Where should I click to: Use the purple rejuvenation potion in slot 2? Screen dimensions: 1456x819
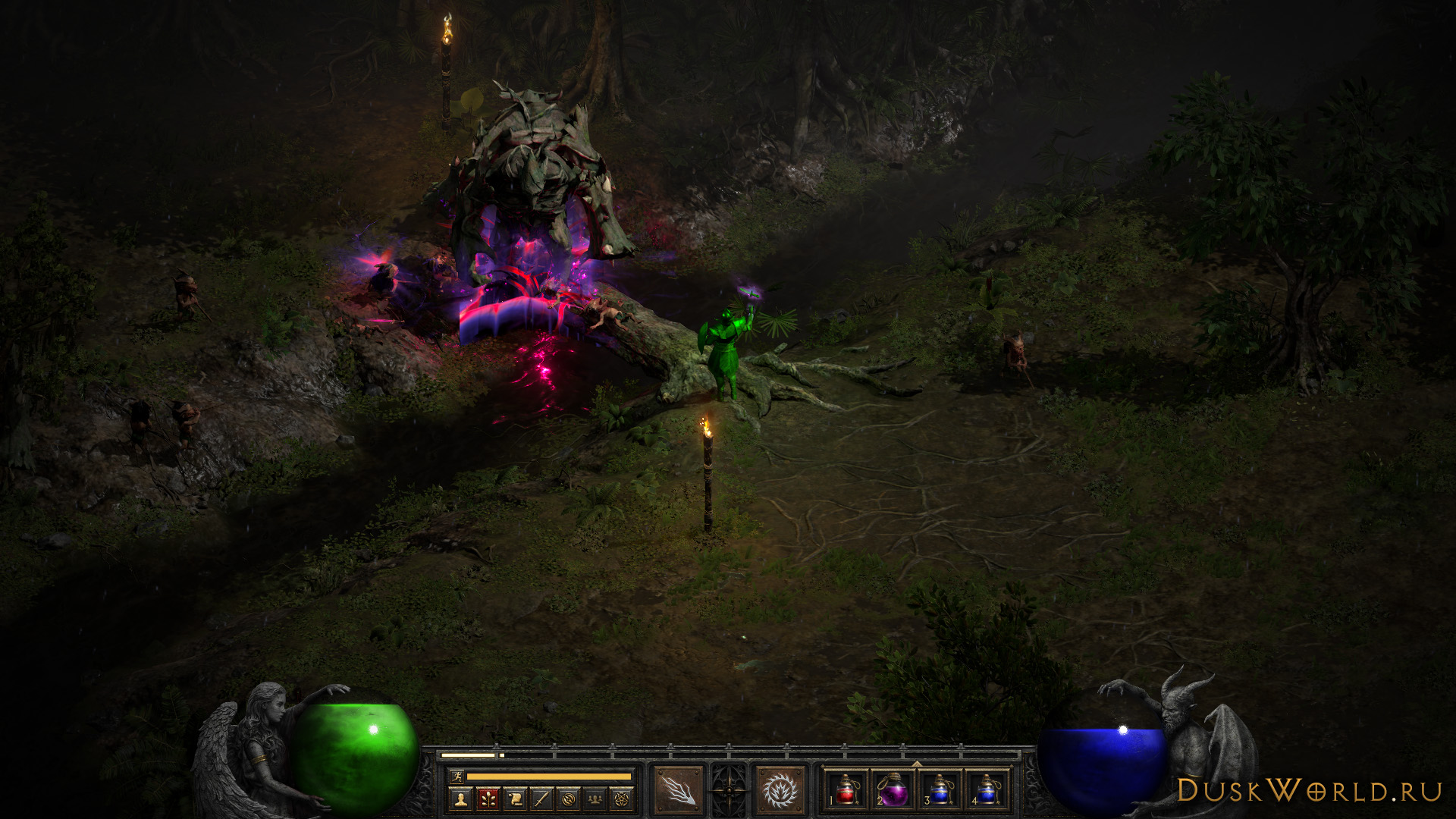[893, 790]
